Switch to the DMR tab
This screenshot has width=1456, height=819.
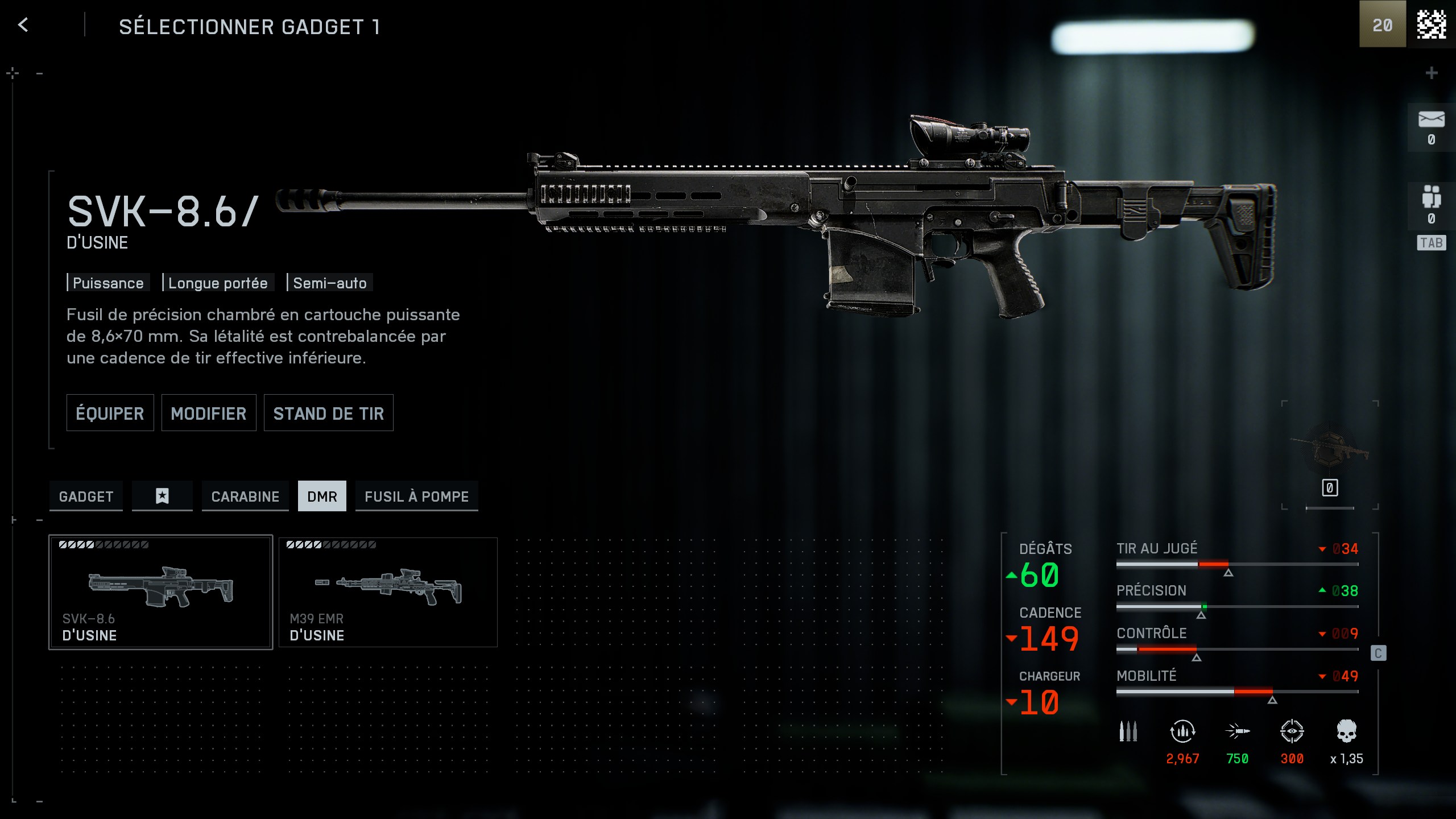point(322,496)
